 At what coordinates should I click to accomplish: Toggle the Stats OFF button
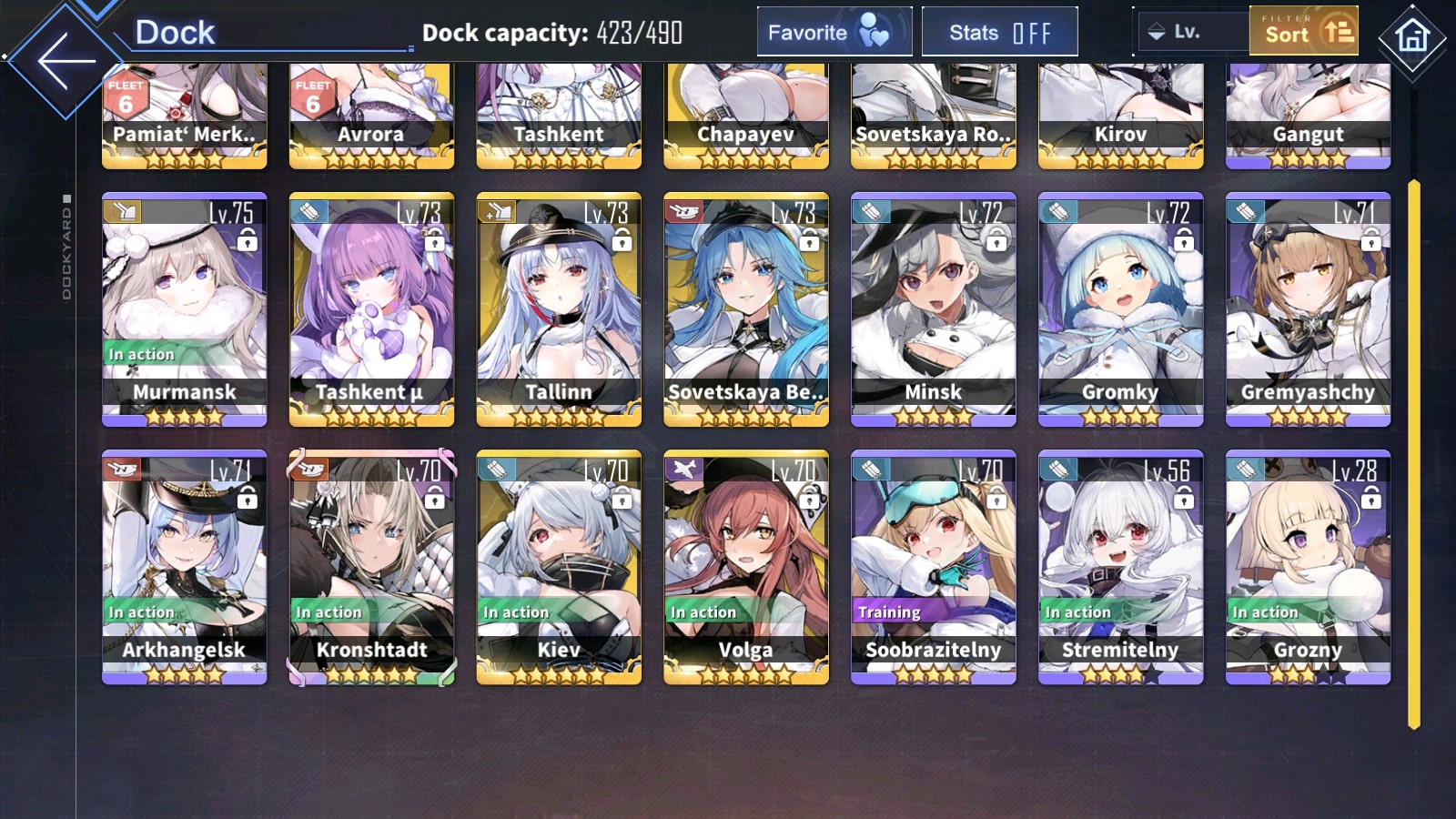(x=999, y=33)
